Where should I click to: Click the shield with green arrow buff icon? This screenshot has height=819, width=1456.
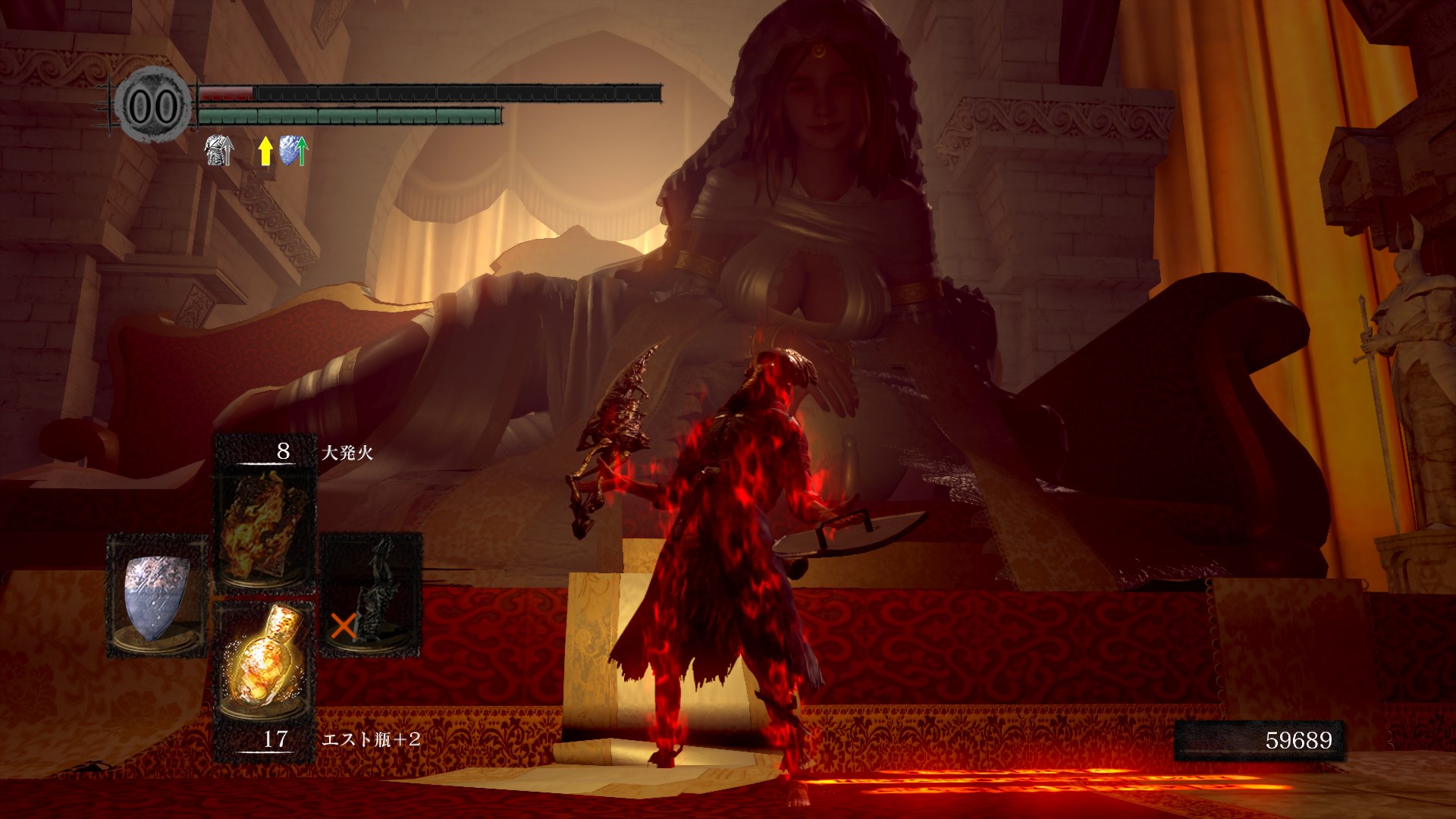tap(293, 151)
